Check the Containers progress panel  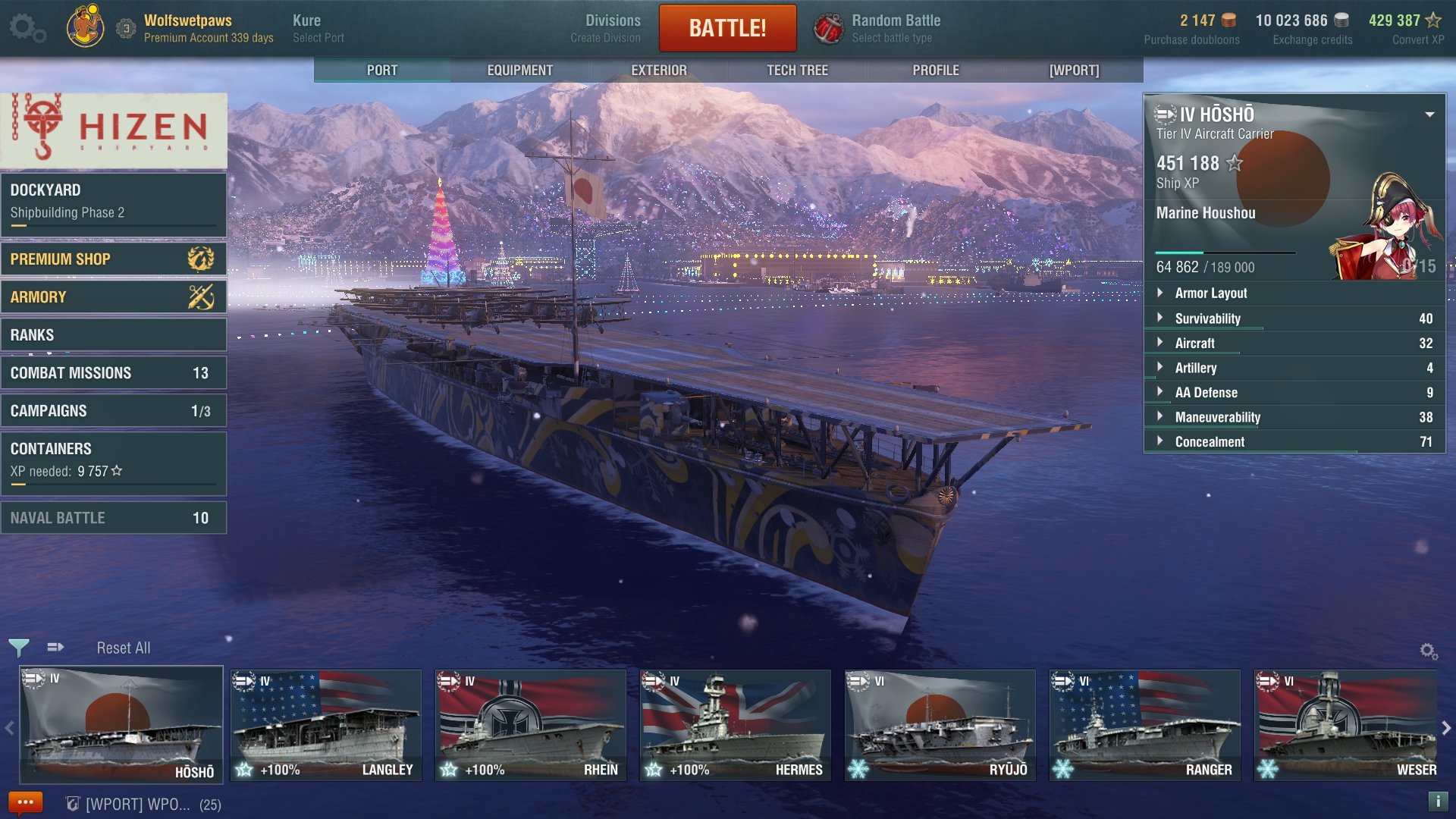(x=114, y=460)
